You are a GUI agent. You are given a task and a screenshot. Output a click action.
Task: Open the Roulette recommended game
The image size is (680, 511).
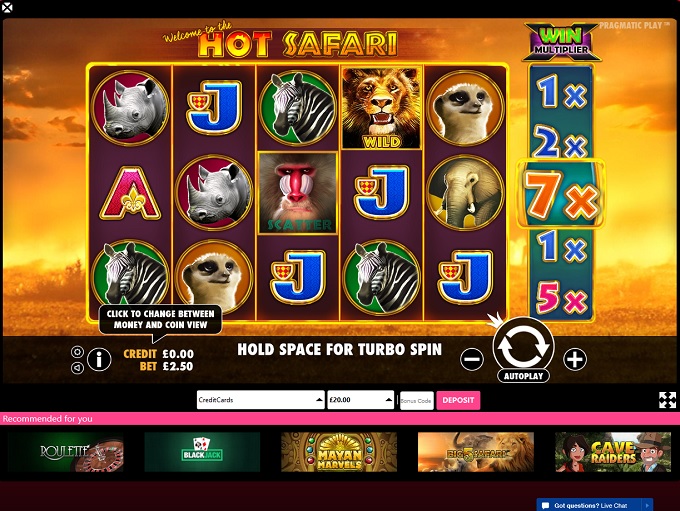click(67, 452)
